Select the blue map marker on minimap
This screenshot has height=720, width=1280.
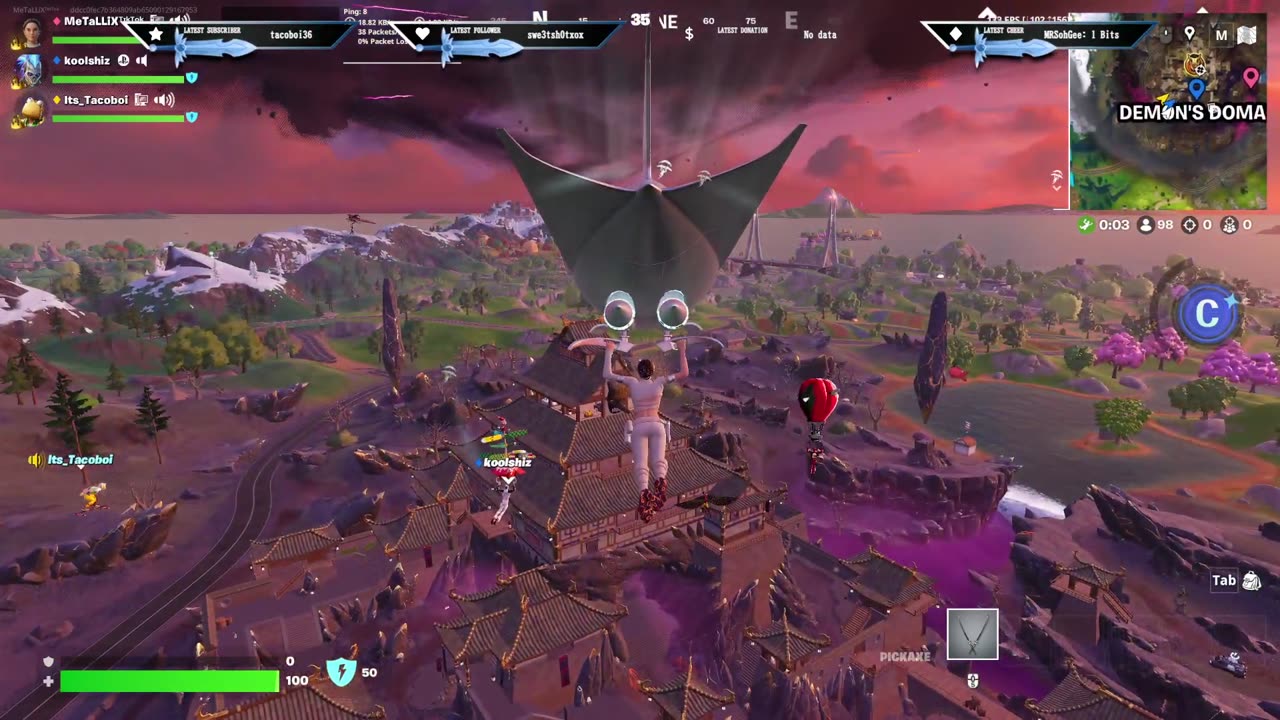pos(1196,89)
